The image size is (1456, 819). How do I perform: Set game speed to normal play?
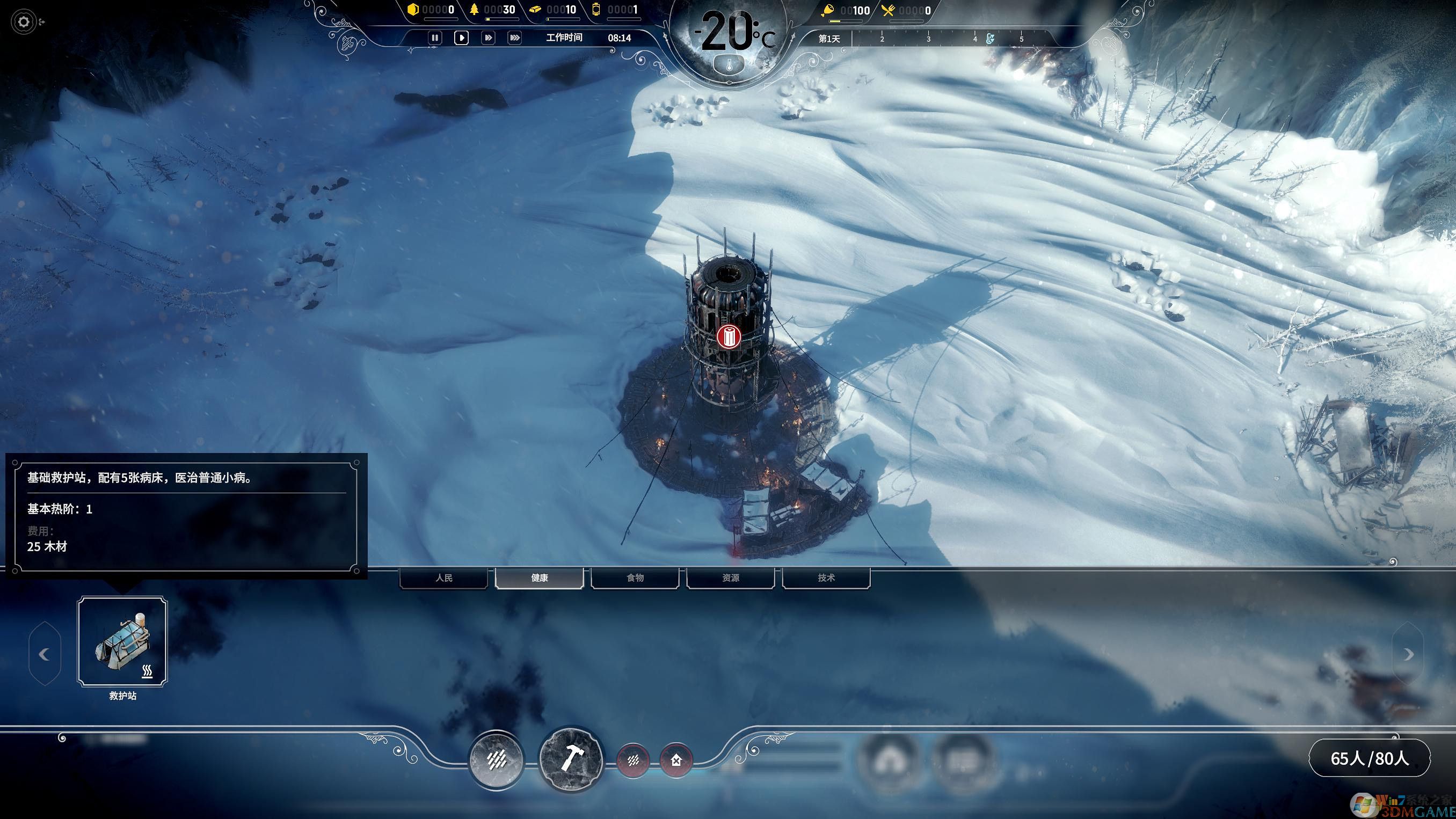(461, 38)
